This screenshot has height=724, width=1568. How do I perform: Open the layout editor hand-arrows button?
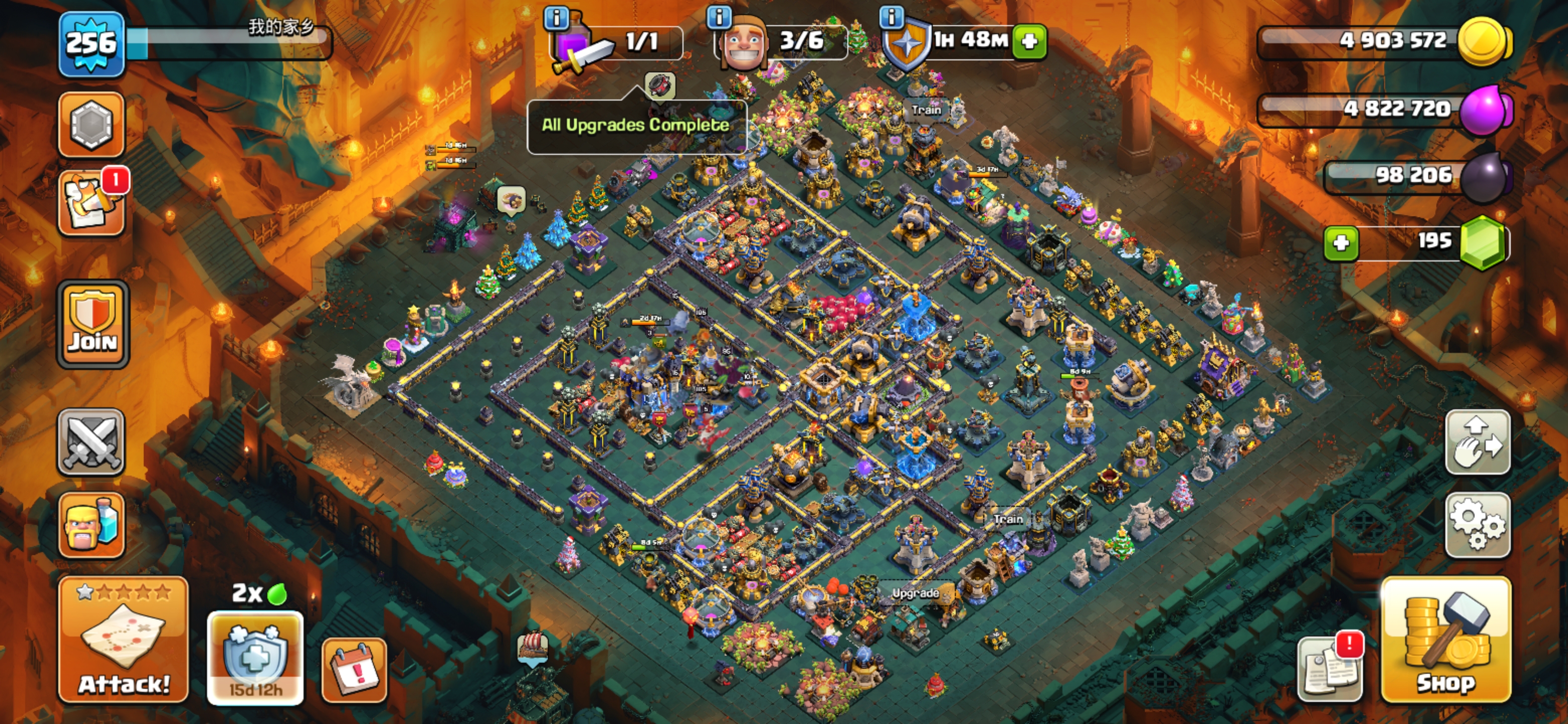pyautogui.click(x=1478, y=442)
